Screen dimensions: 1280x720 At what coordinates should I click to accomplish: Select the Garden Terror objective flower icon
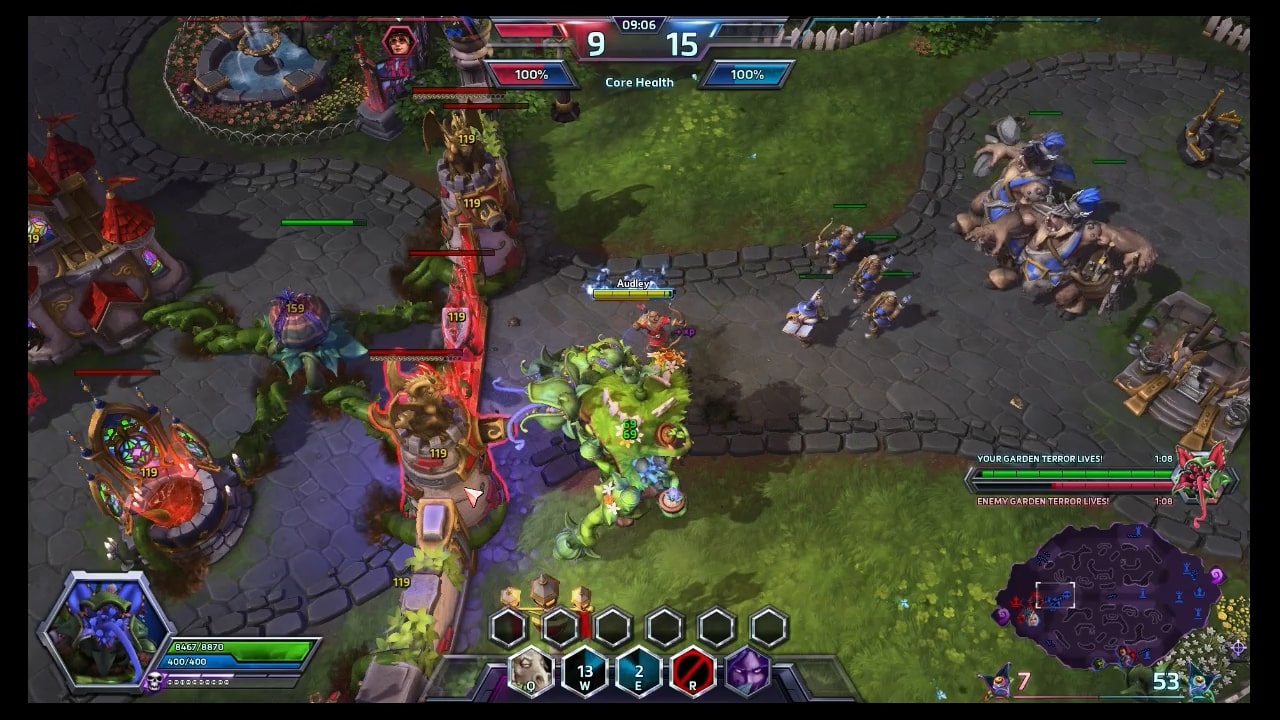pyautogui.click(x=1201, y=474)
